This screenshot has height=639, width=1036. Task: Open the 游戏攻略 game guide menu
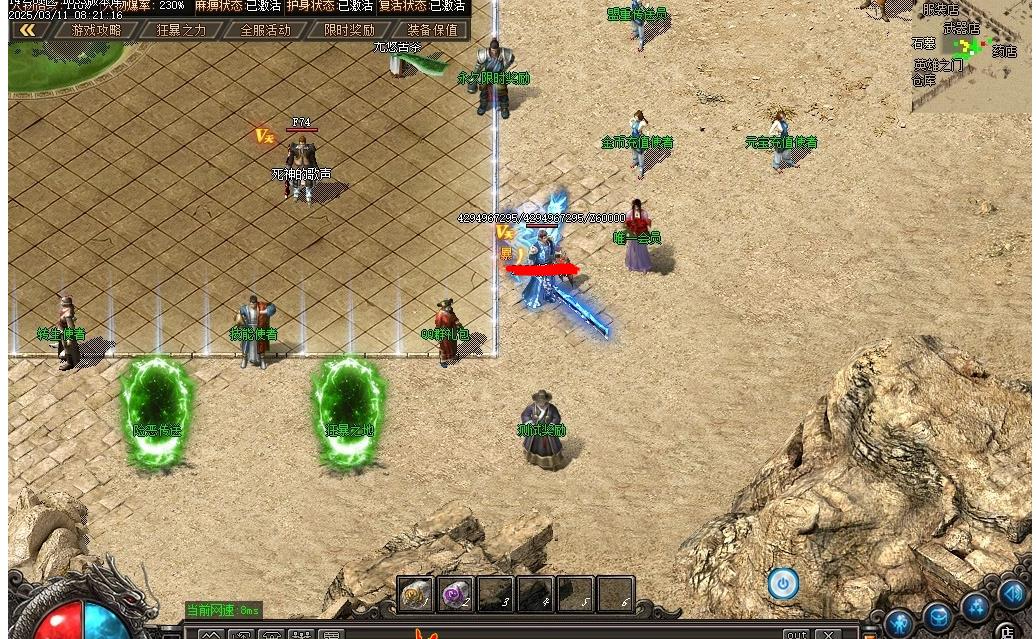(96, 30)
